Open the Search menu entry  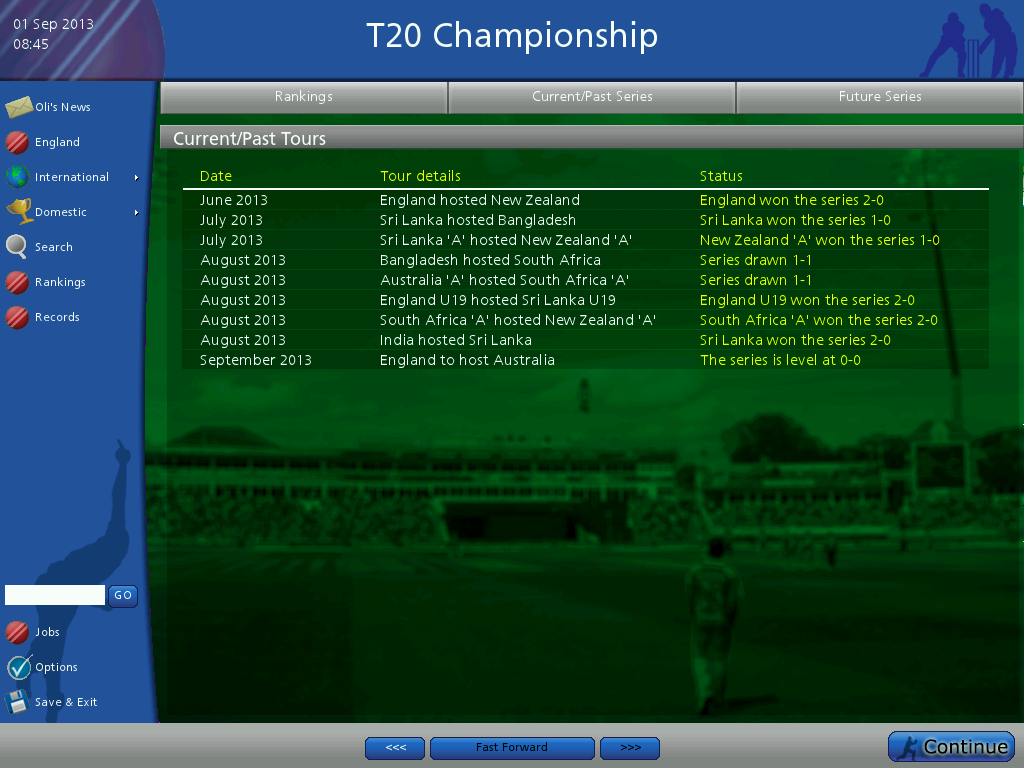coord(53,247)
